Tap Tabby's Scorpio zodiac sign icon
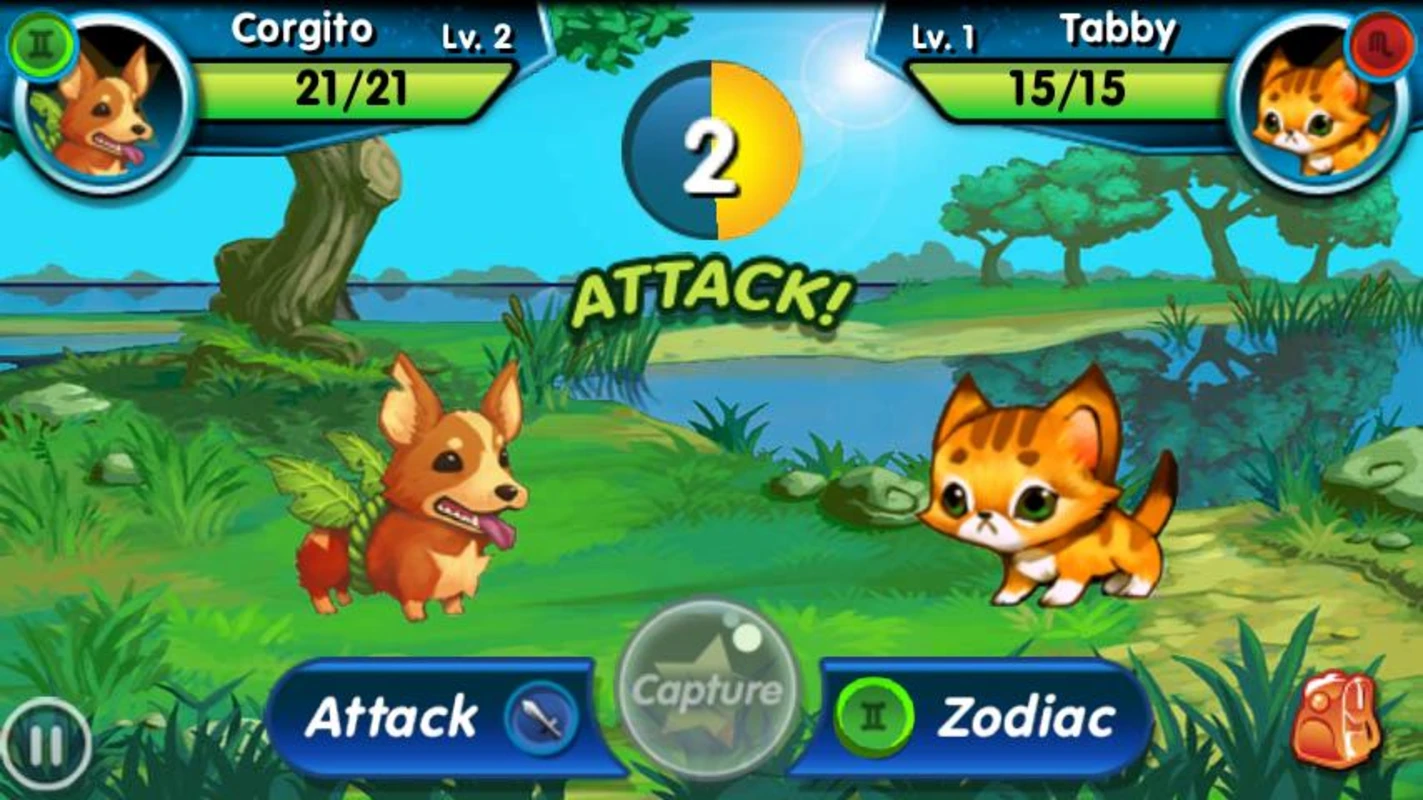The image size is (1423, 800). pos(1382,44)
